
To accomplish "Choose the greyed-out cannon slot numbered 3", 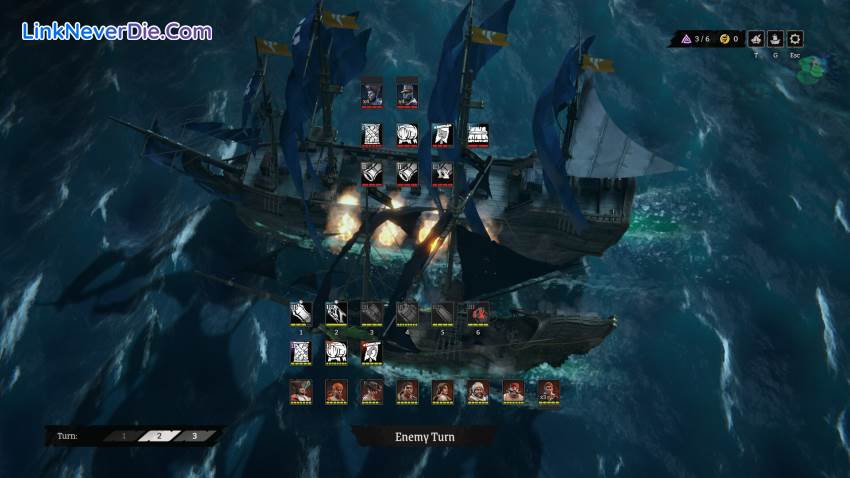I will 372,313.
